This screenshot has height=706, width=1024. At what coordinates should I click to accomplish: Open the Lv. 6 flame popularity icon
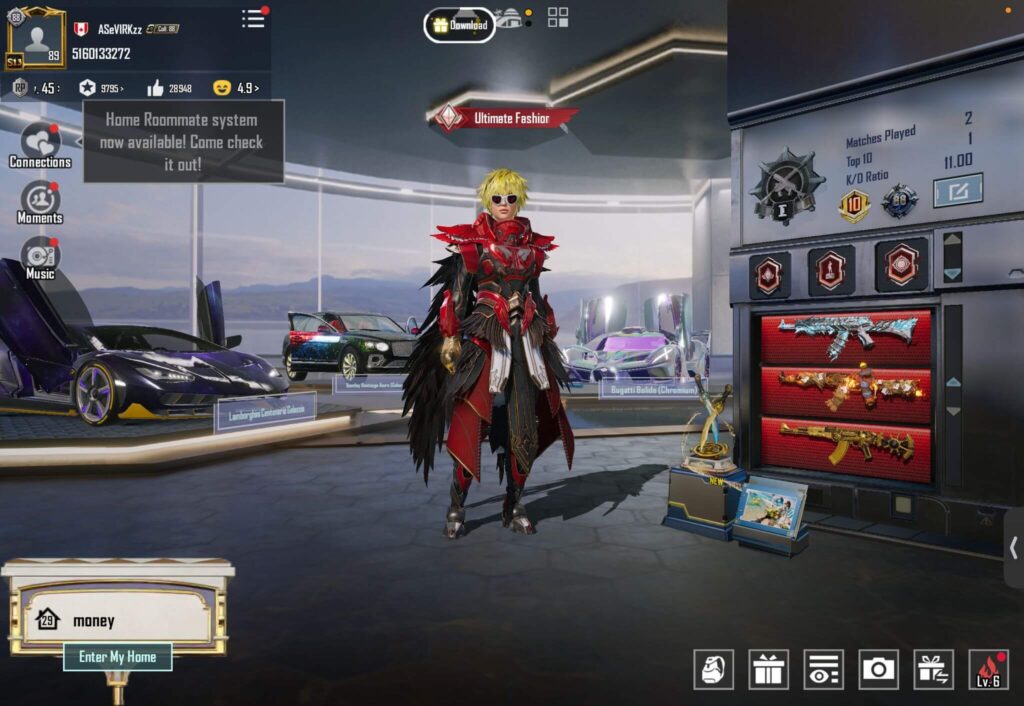(x=988, y=669)
